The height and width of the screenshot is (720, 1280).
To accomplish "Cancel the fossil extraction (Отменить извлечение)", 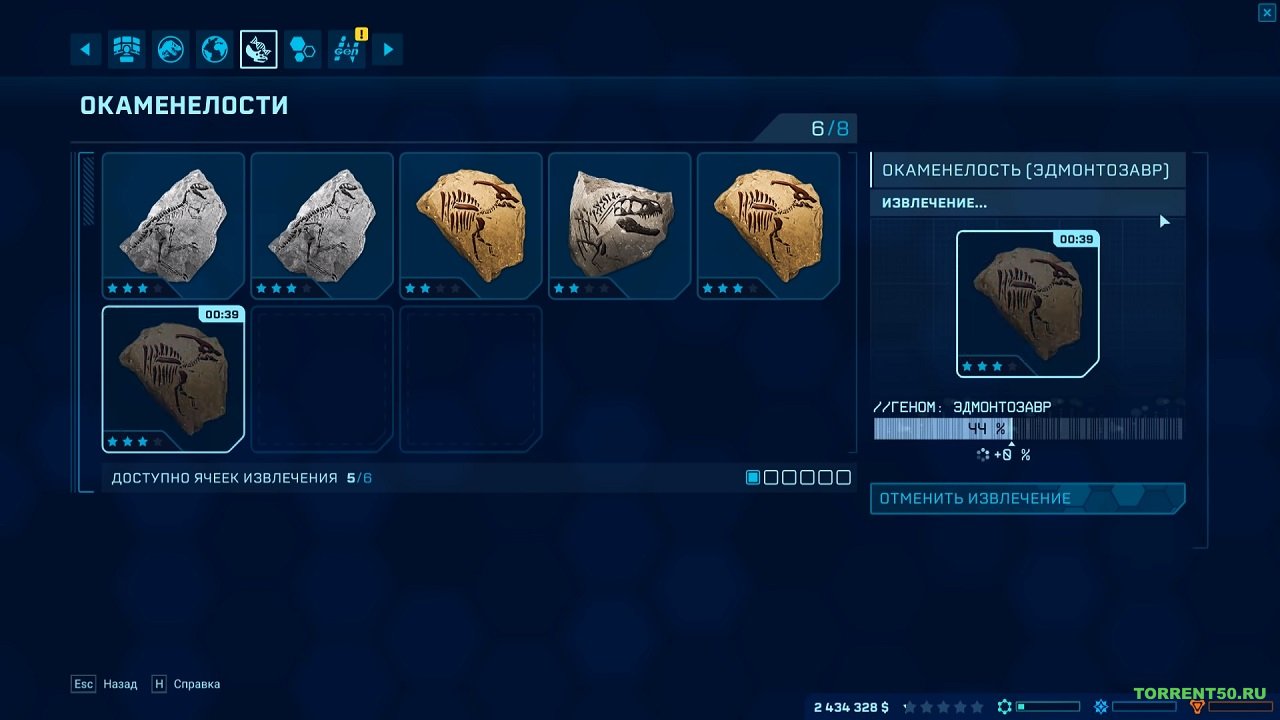I will (1027, 498).
